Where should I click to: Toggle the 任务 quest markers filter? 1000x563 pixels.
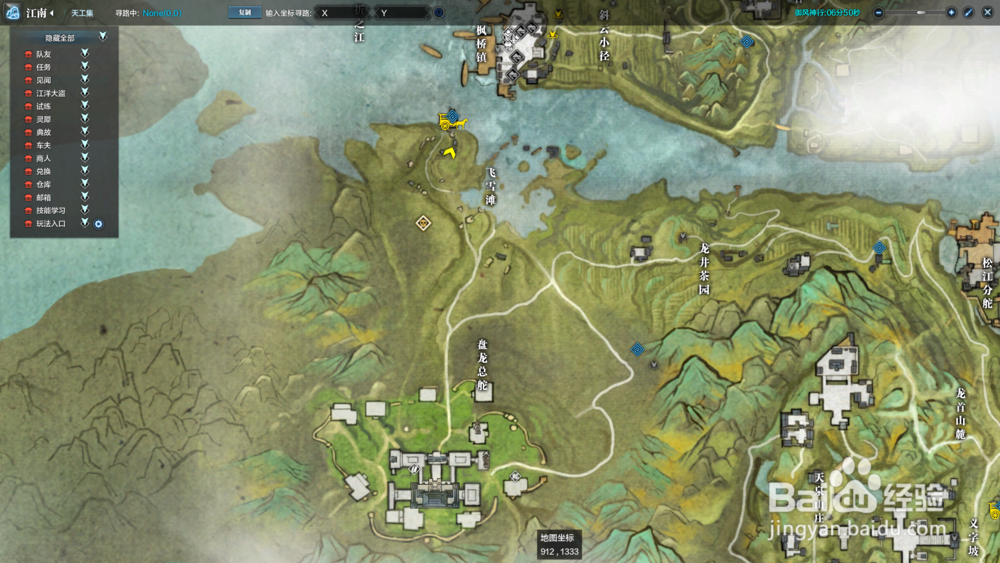(x=85, y=66)
